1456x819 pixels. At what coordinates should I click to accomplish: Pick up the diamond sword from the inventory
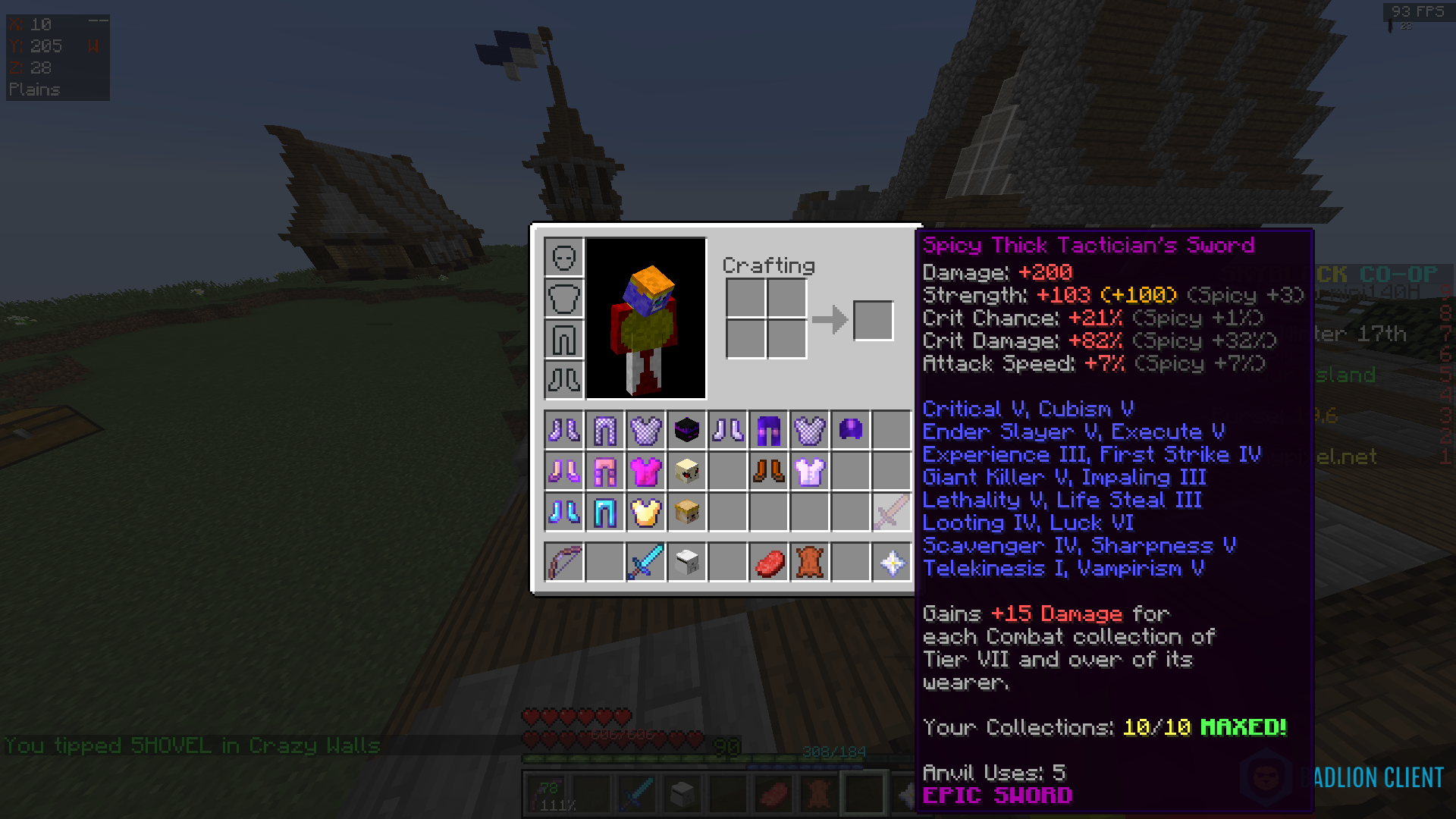click(x=645, y=561)
